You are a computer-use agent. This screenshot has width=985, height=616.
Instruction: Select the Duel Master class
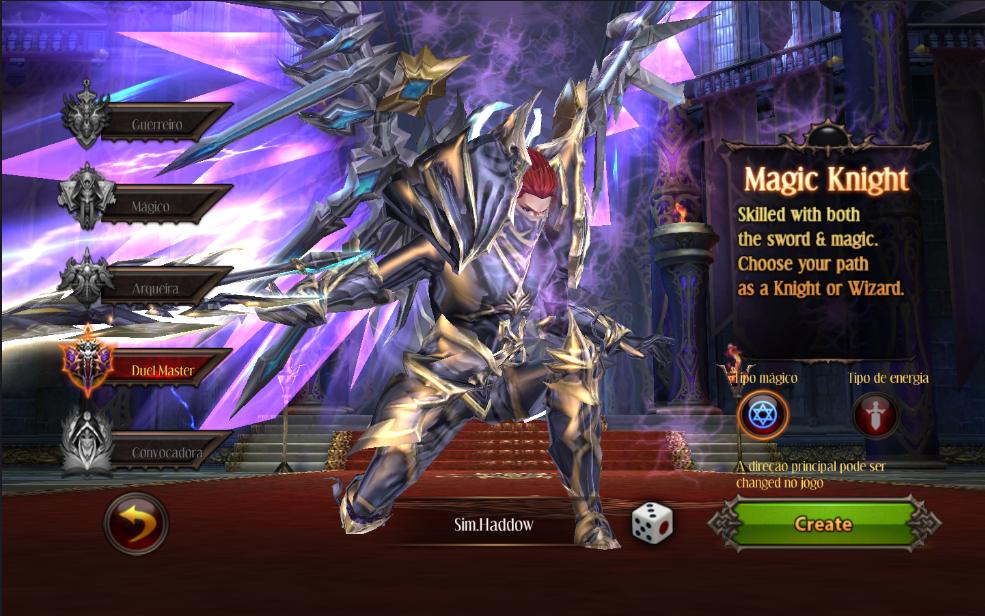160,370
